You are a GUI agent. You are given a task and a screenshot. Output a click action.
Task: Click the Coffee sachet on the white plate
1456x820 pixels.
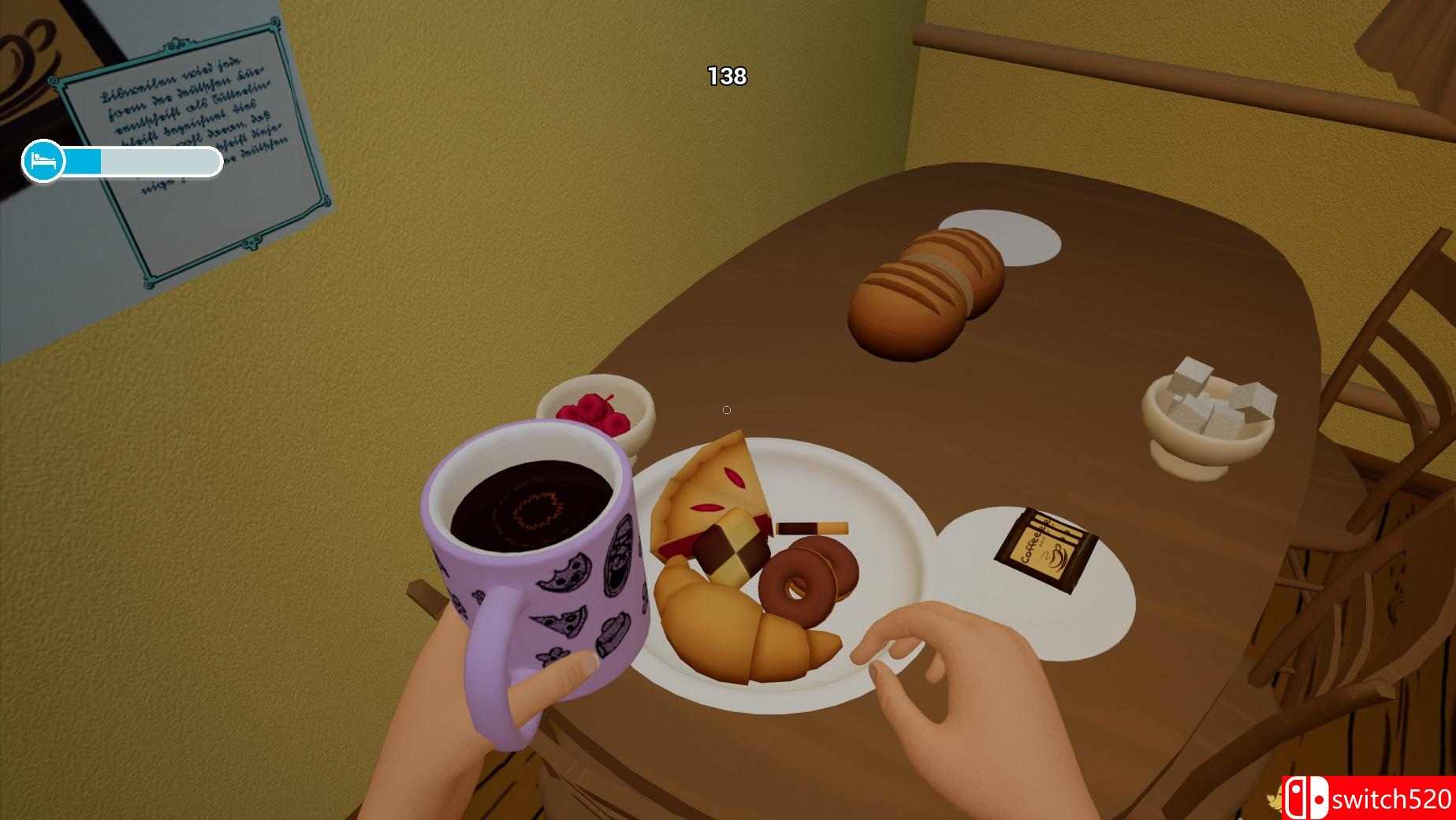point(1049,546)
